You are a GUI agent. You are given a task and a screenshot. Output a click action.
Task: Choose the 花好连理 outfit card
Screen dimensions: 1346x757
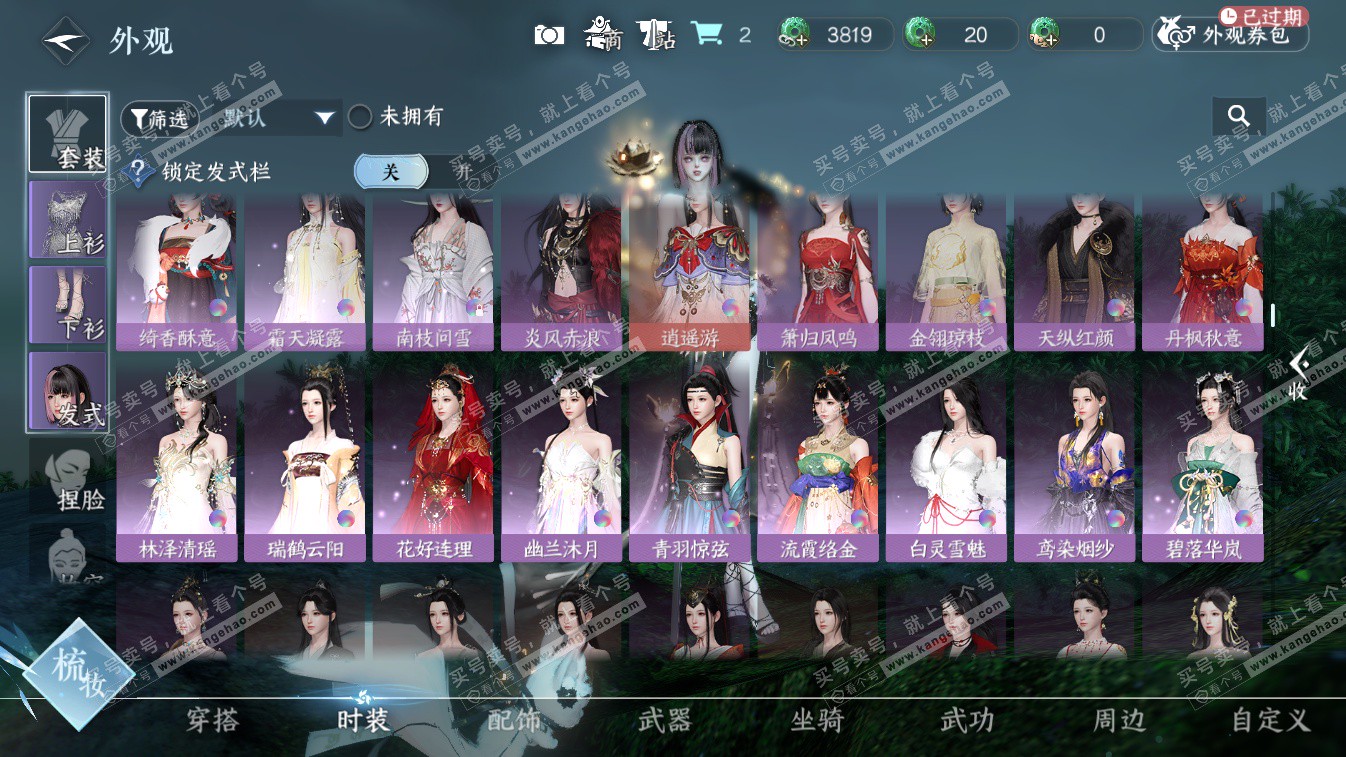(x=433, y=462)
